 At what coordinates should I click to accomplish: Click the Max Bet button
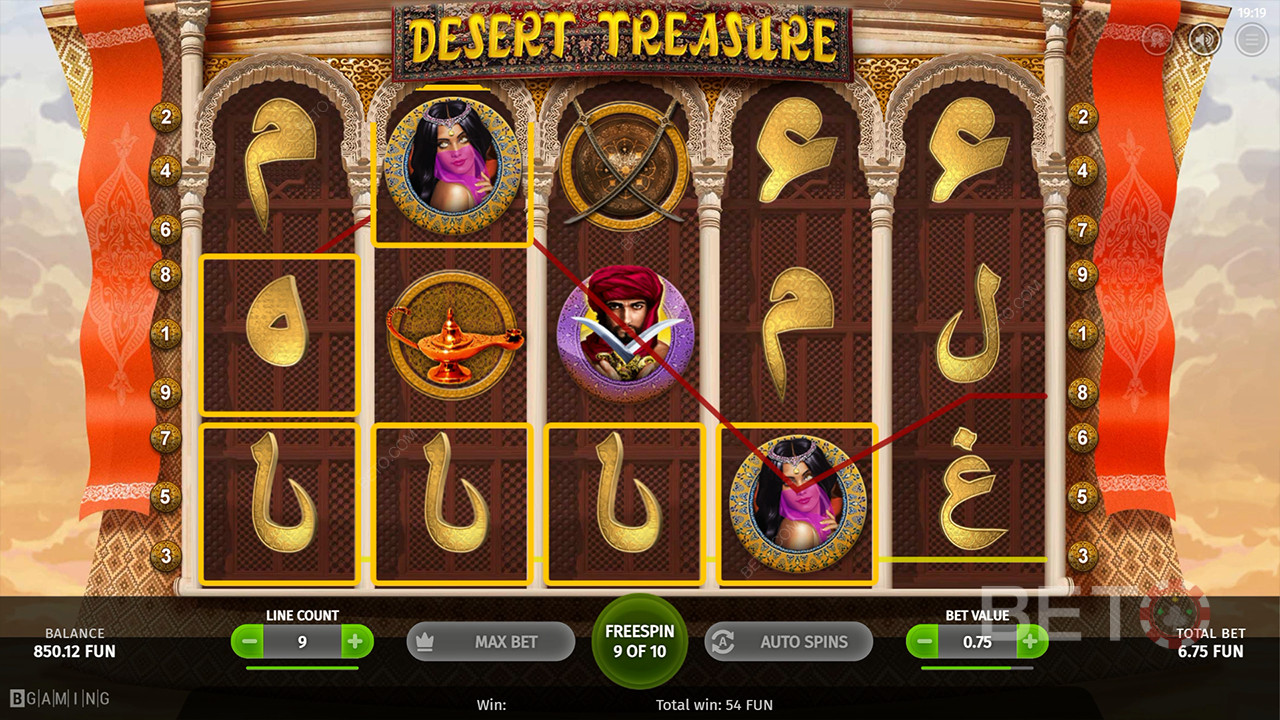490,641
